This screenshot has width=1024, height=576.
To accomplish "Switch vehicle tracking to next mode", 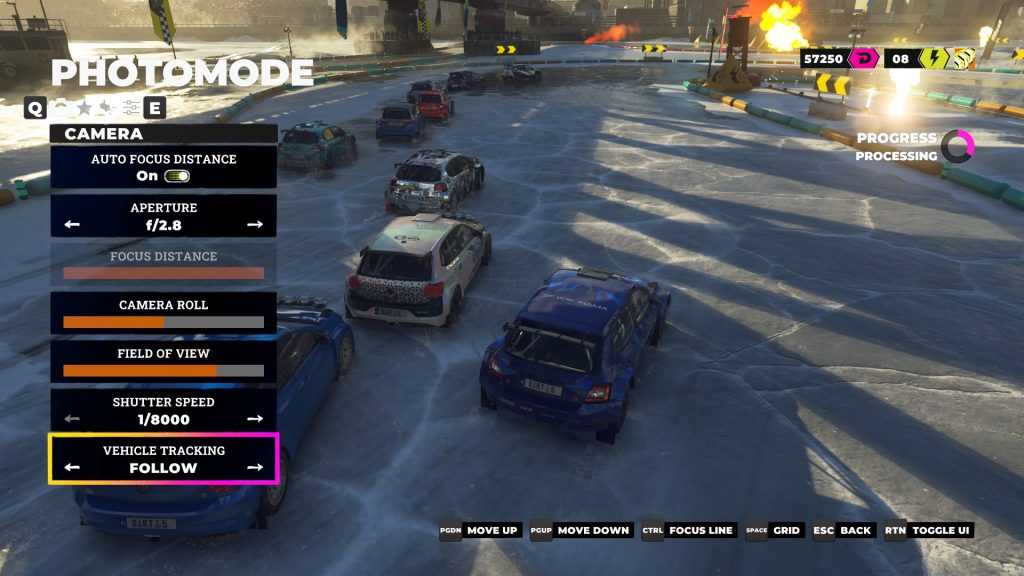I will [255, 467].
